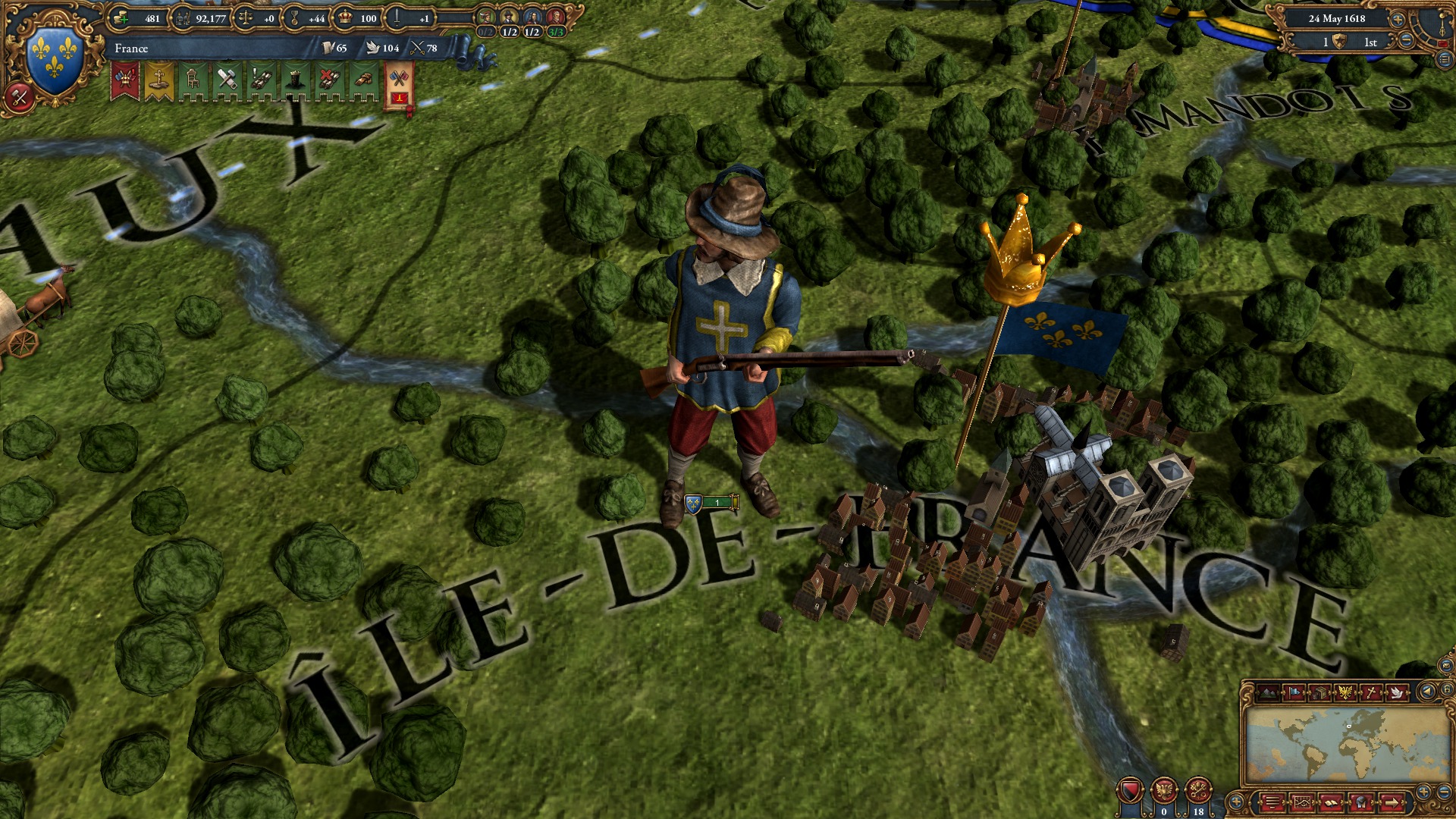Expand the bottom menu with the plus control
This screenshot has height=819, width=1456.
pyautogui.click(x=1235, y=802)
